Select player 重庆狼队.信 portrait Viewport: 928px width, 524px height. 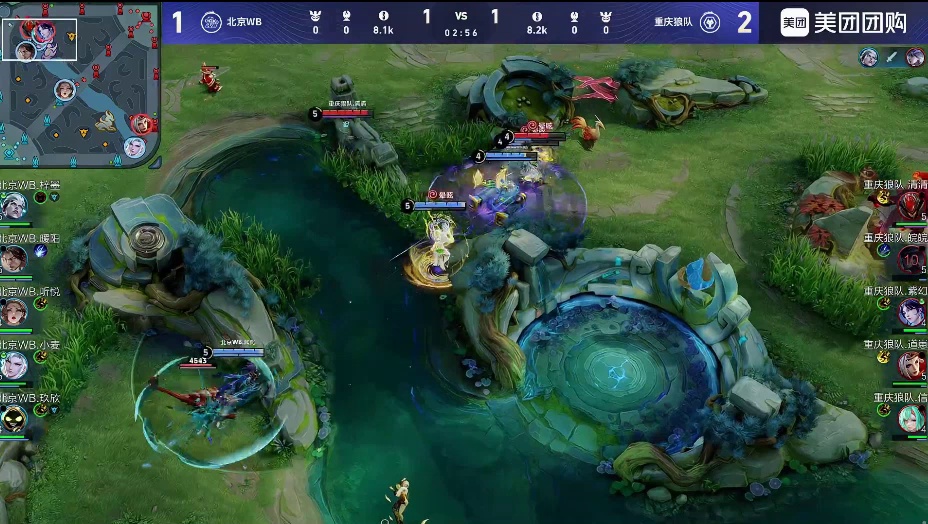point(911,418)
